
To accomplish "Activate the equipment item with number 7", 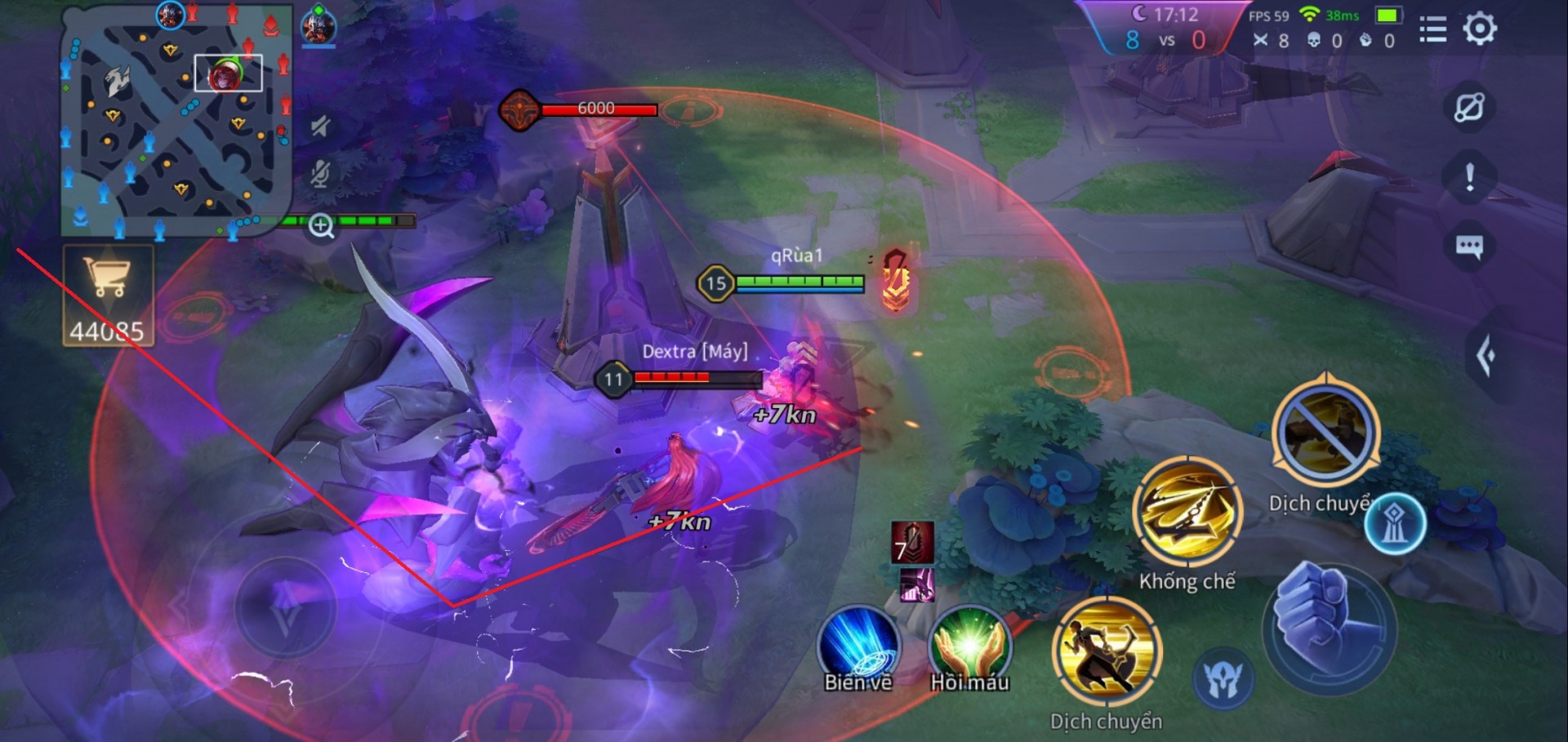I will coord(911,543).
